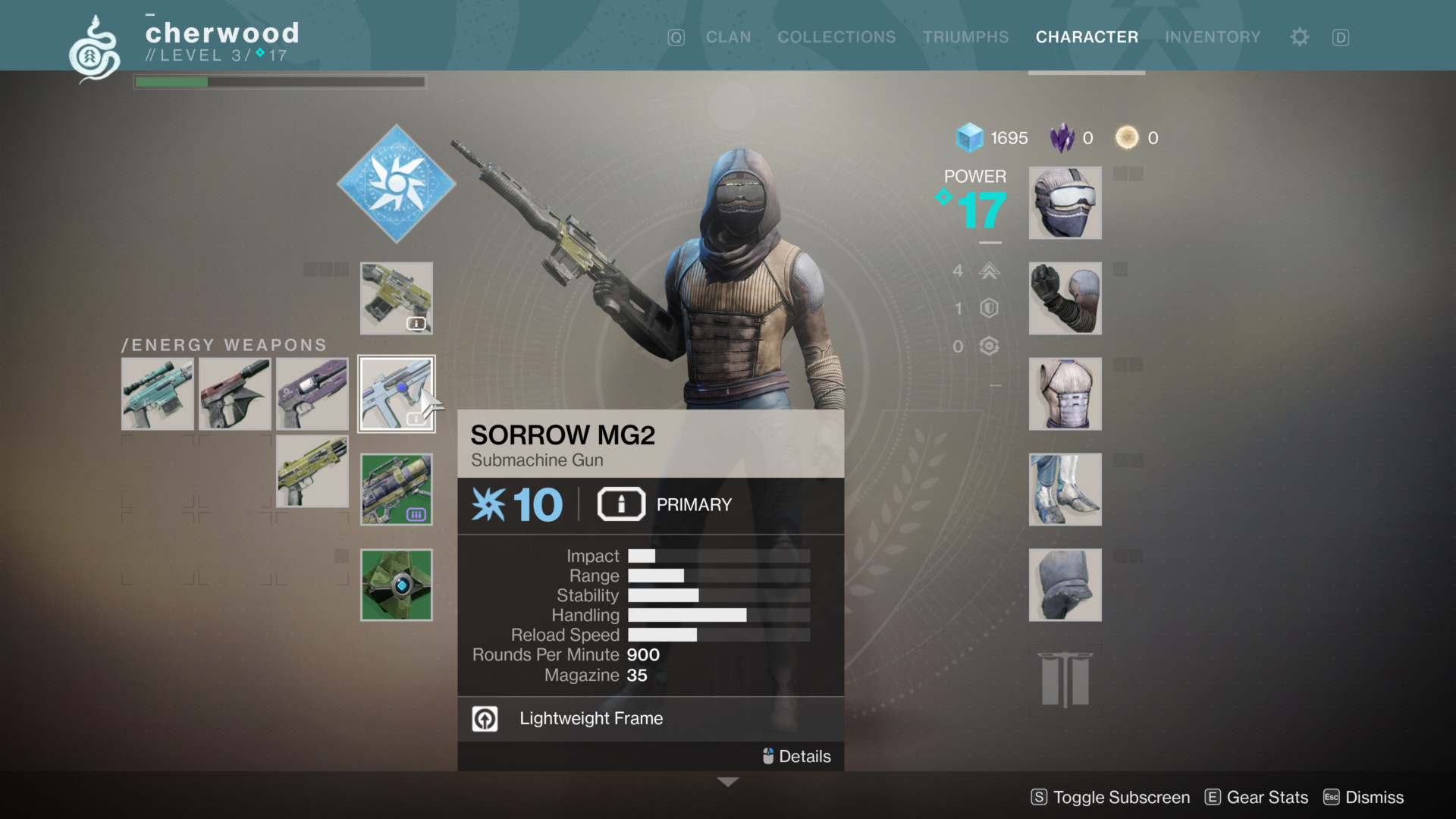Select the equipped helmet thumbnail
Screen dimensions: 1456x819
tap(1065, 202)
